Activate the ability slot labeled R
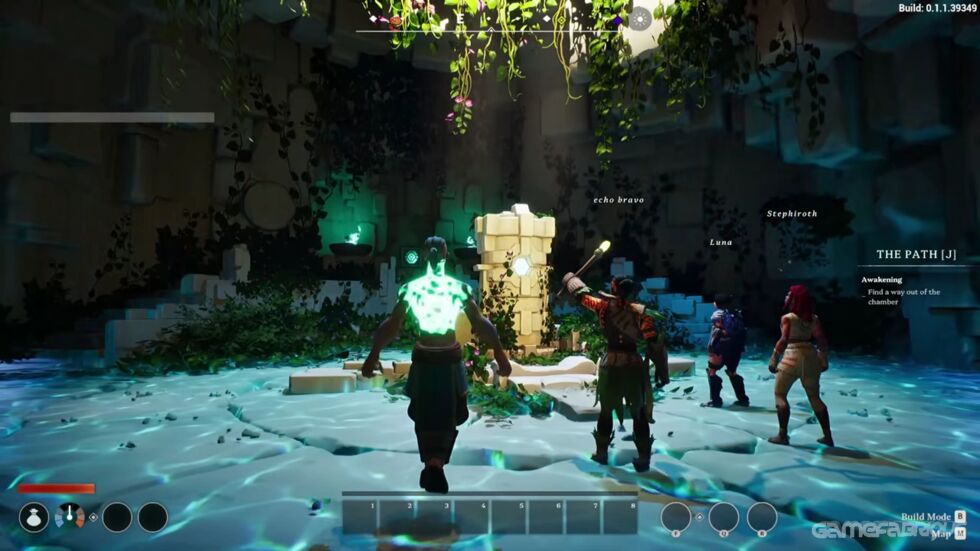980x551 pixels. [x=762, y=517]
